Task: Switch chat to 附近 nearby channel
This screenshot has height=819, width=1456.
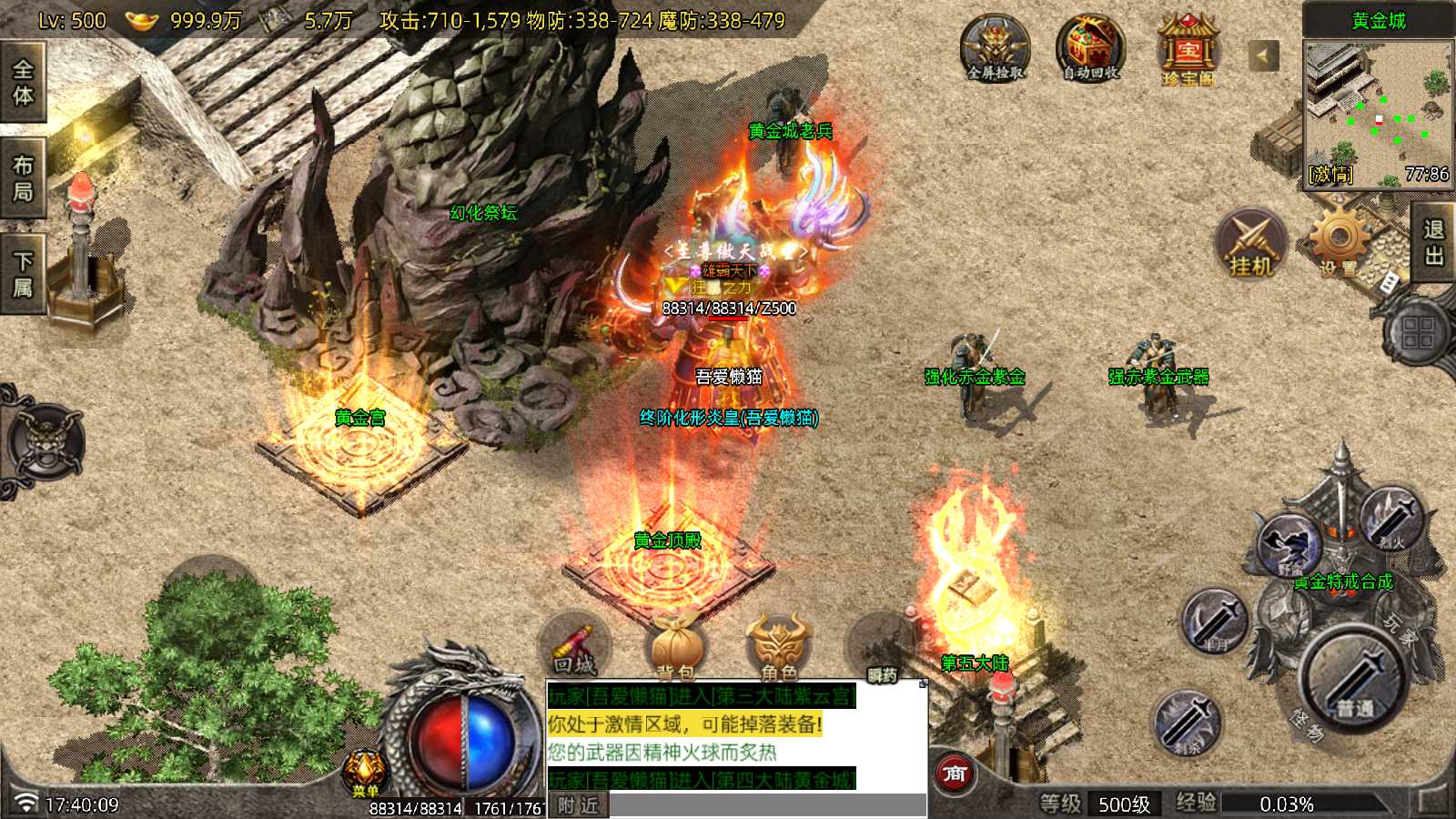Action: (578, 805)
